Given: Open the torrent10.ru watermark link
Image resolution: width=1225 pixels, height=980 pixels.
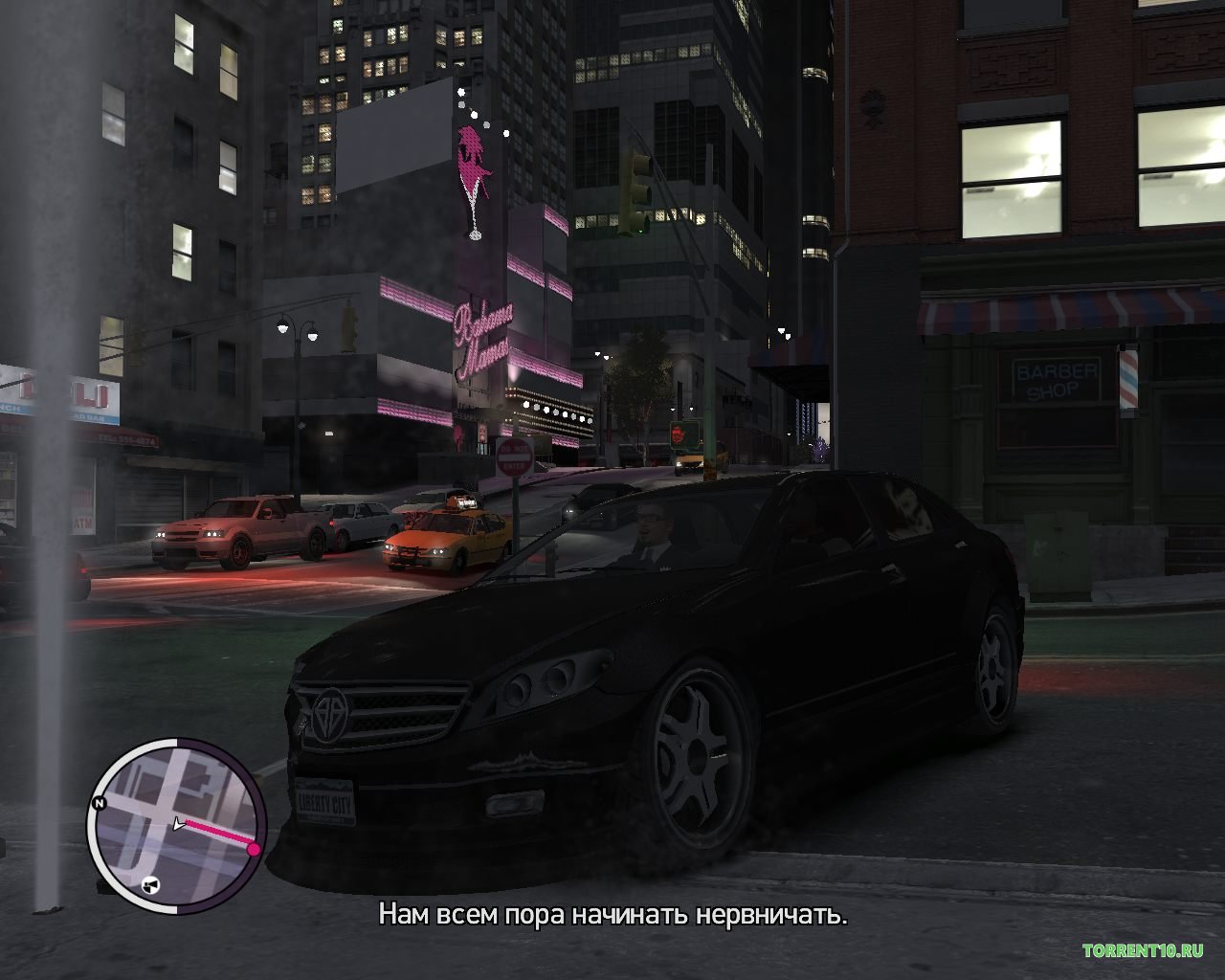Looking at the screenshot, I should tap(1143, 951).
